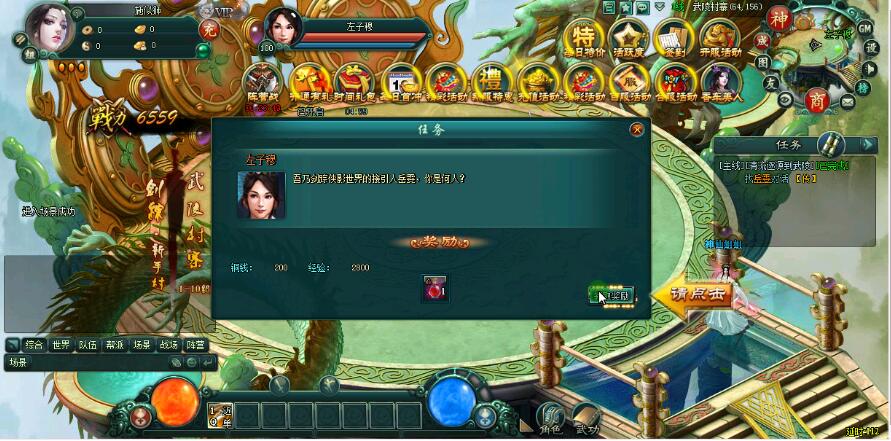Screen dimensions: 891x441
Task: Switch chat to the 队伍 team tab
Action: pyautogui.click(x=88, y=345)
